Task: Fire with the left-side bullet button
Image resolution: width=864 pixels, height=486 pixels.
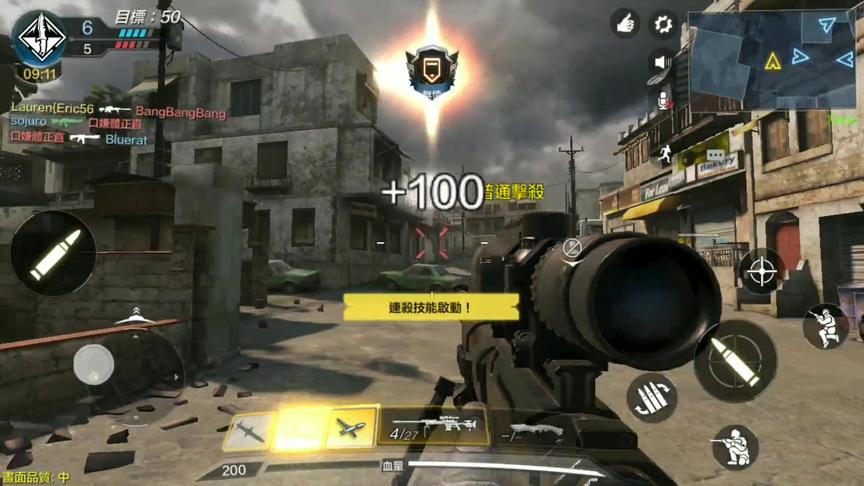Action: click(x=53, y=253)
